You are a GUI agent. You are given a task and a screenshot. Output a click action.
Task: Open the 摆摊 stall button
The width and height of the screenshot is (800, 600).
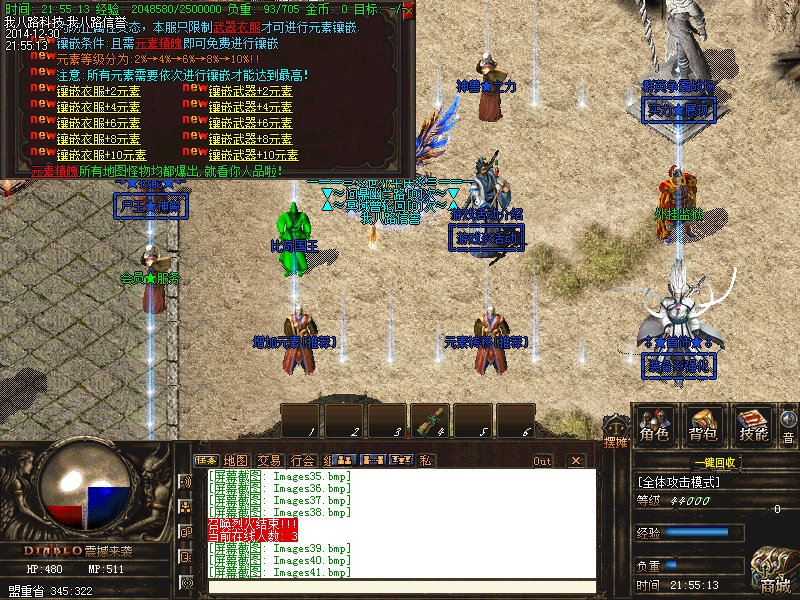tap(616, 442)
